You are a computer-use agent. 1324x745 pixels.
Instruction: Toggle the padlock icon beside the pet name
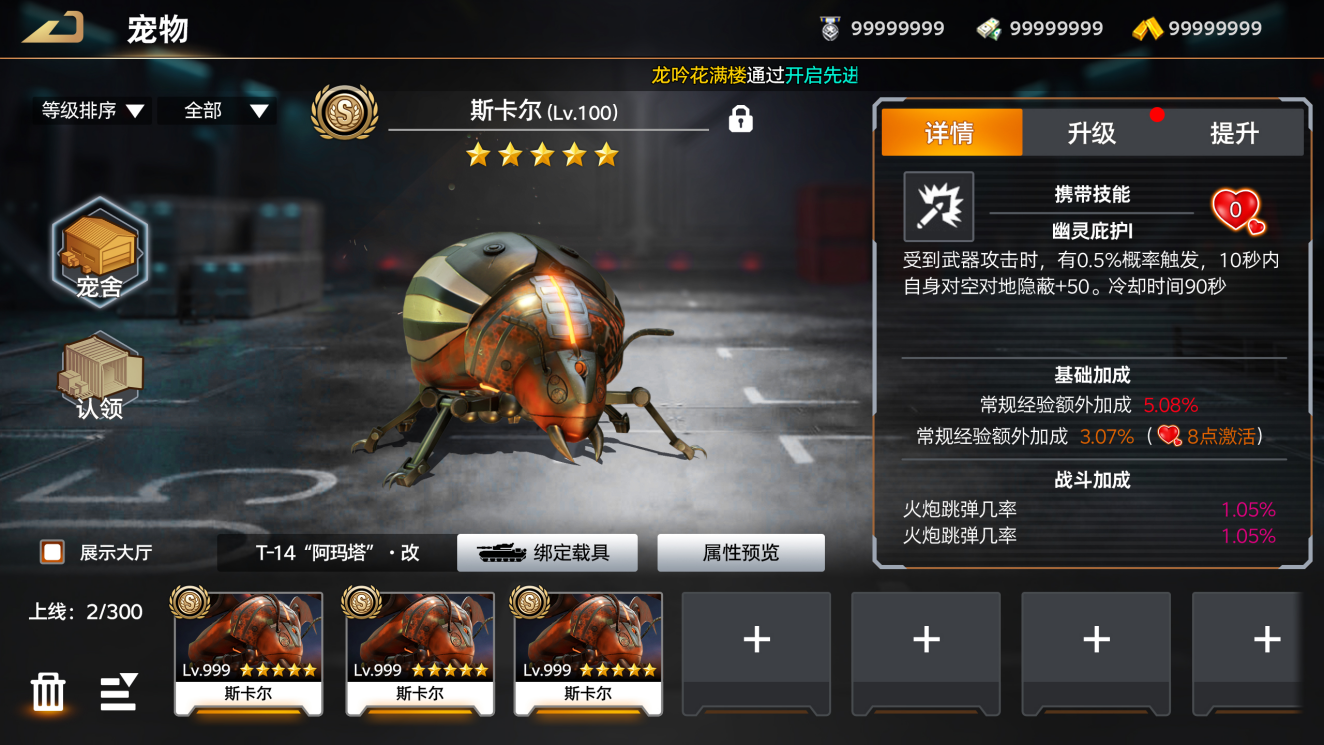pos(740,119)
